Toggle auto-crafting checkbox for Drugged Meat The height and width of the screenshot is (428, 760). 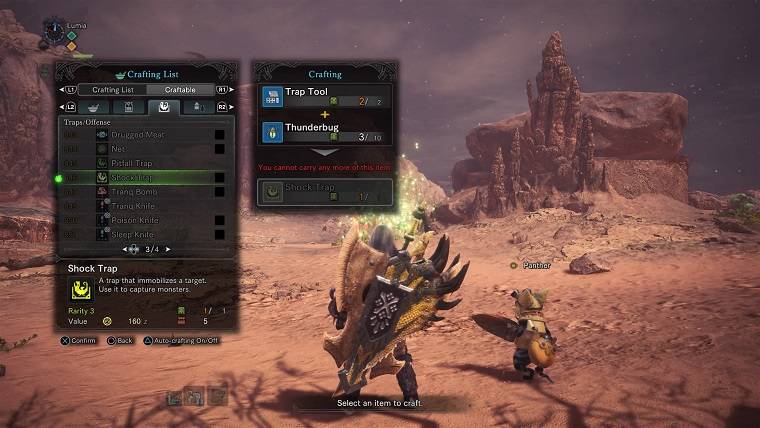(x=219, y=134)
